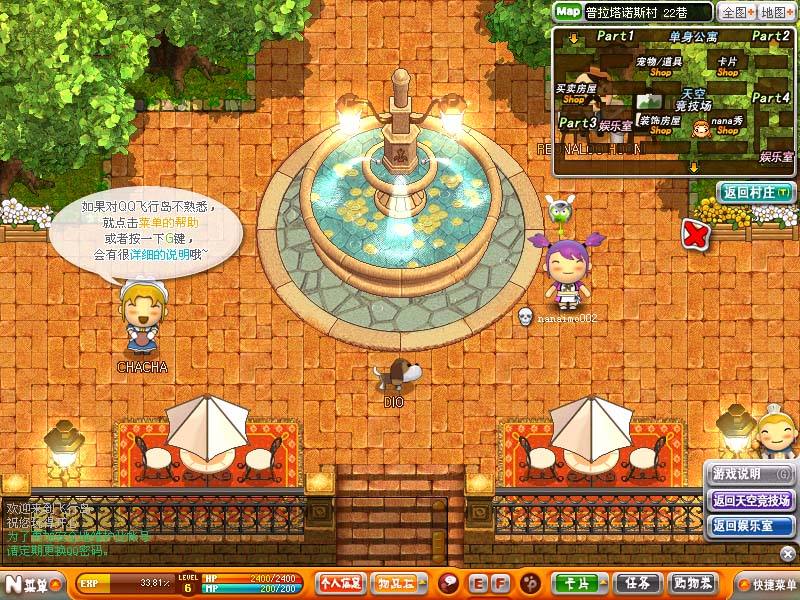Click the E button on the bottom bar

click(x=477, y=582)
